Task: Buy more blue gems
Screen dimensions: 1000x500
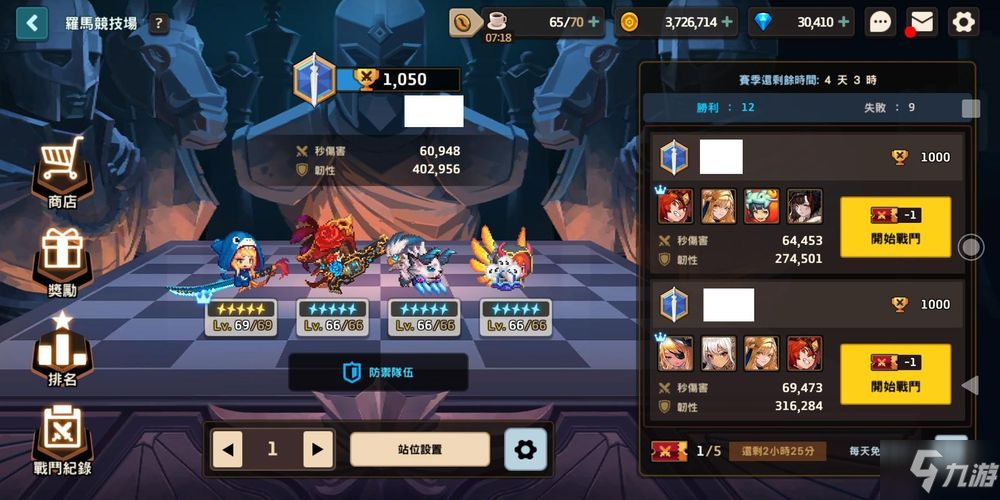Action: click(x=845, y=22)
